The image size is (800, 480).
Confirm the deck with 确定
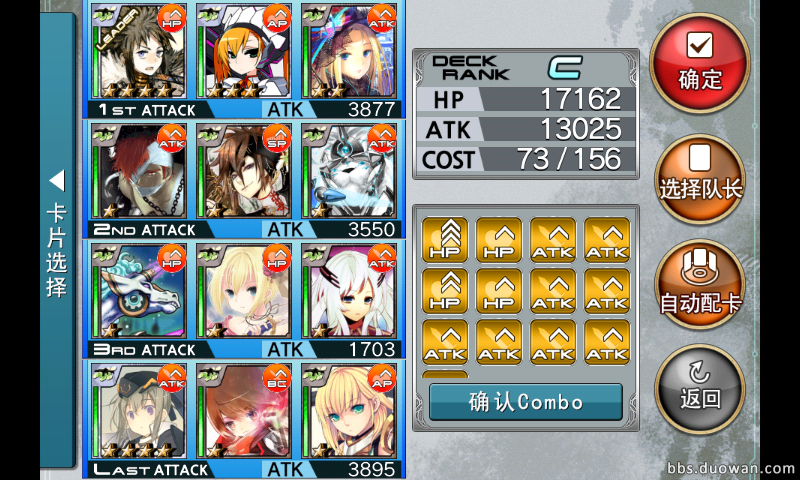(x=699, y=62)
